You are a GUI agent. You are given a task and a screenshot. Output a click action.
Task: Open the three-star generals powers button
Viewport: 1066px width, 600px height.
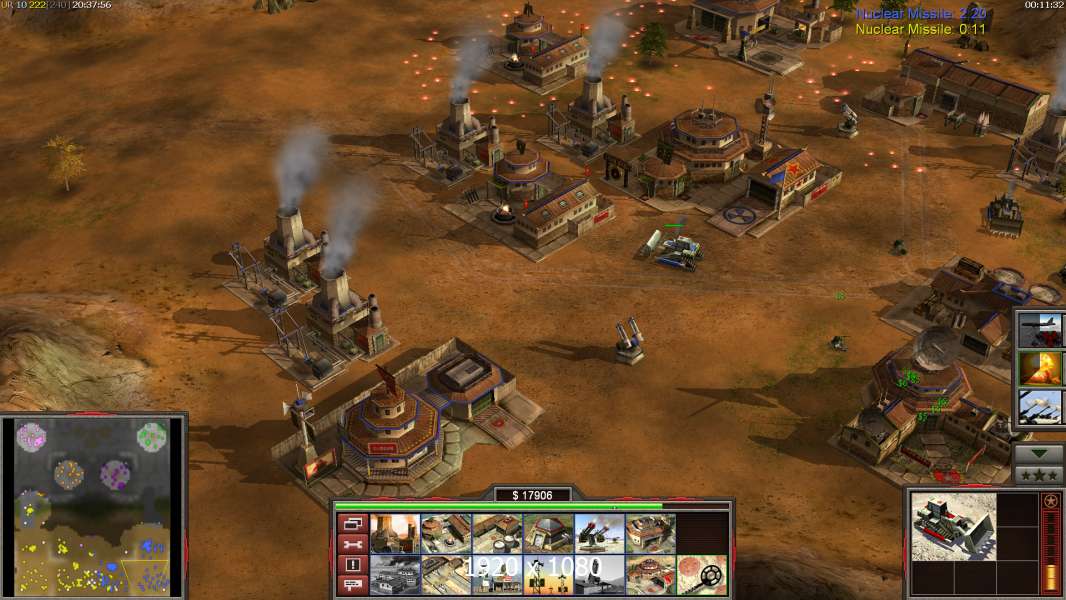coord(1039,474)
